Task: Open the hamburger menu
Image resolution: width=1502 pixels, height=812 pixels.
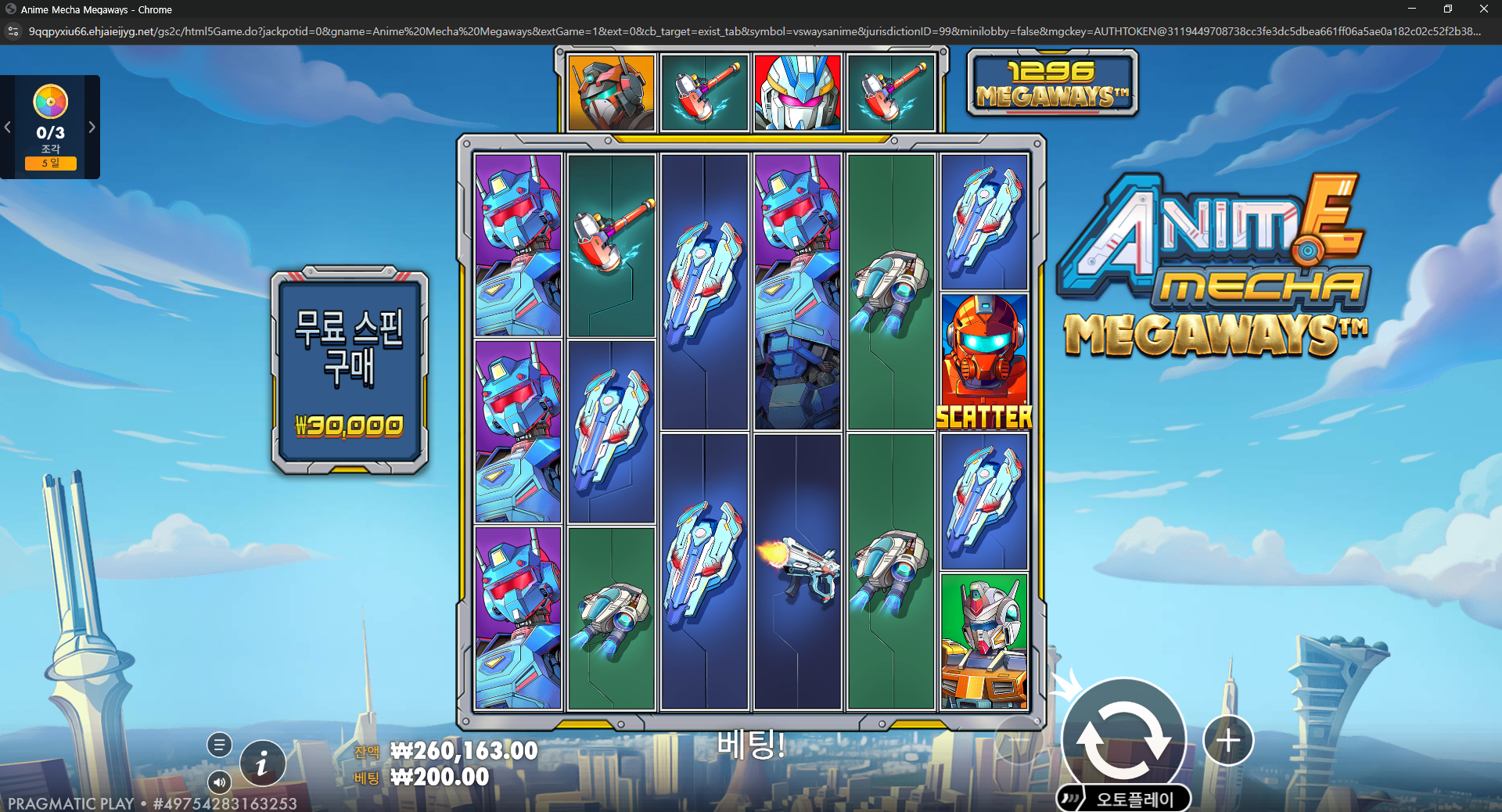Action: 219,745
